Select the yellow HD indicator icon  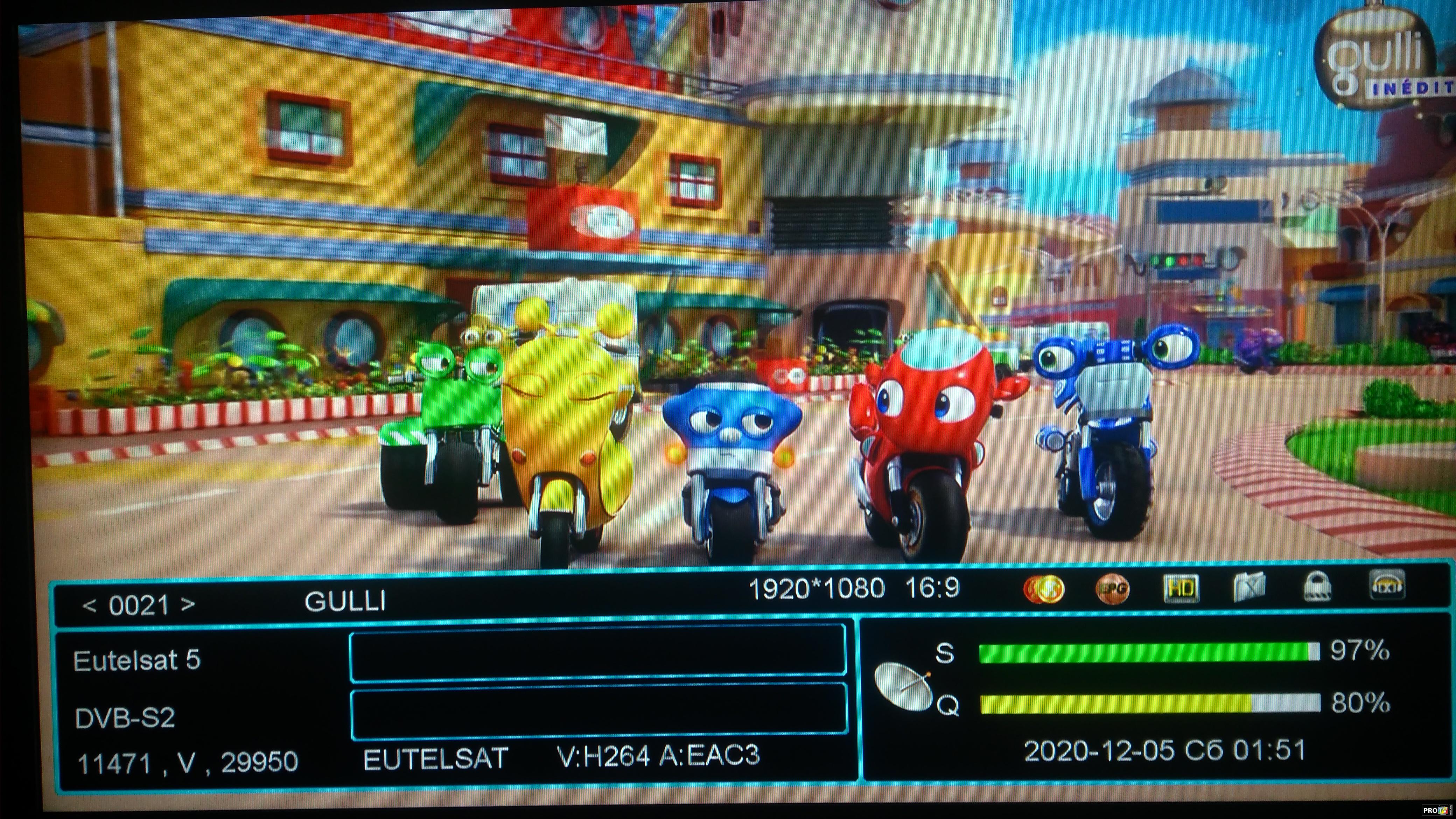click(1181, 589)
